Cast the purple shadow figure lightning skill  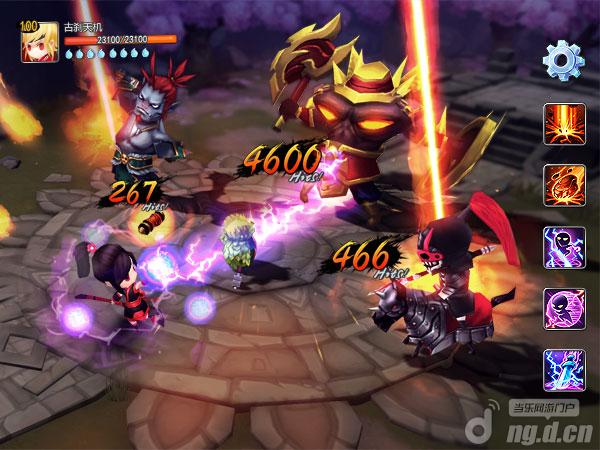[x=563, y=247]
